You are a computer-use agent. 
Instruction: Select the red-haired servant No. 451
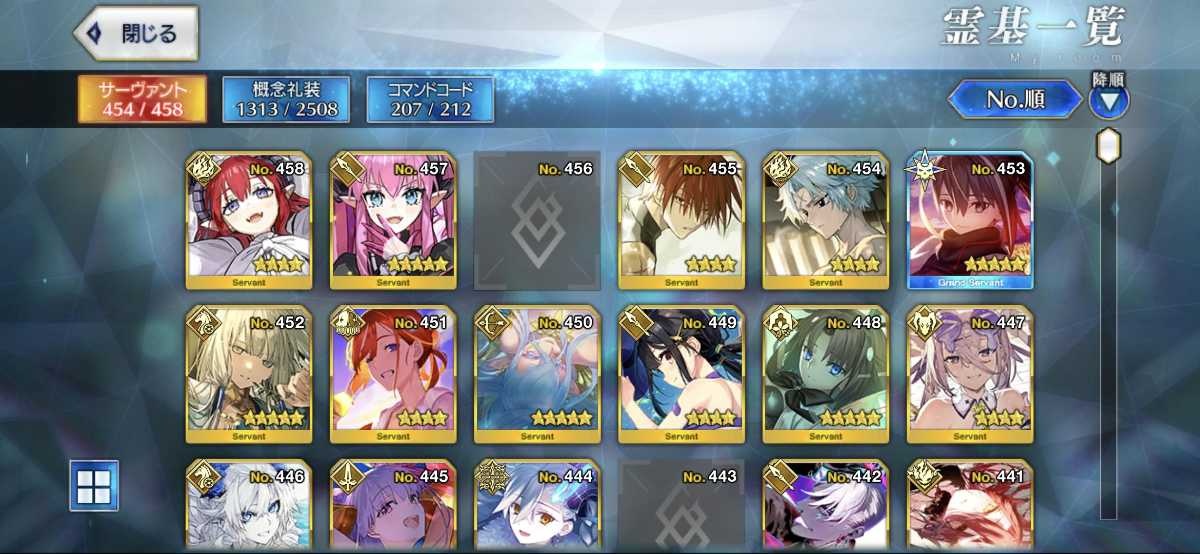(393, 374)
